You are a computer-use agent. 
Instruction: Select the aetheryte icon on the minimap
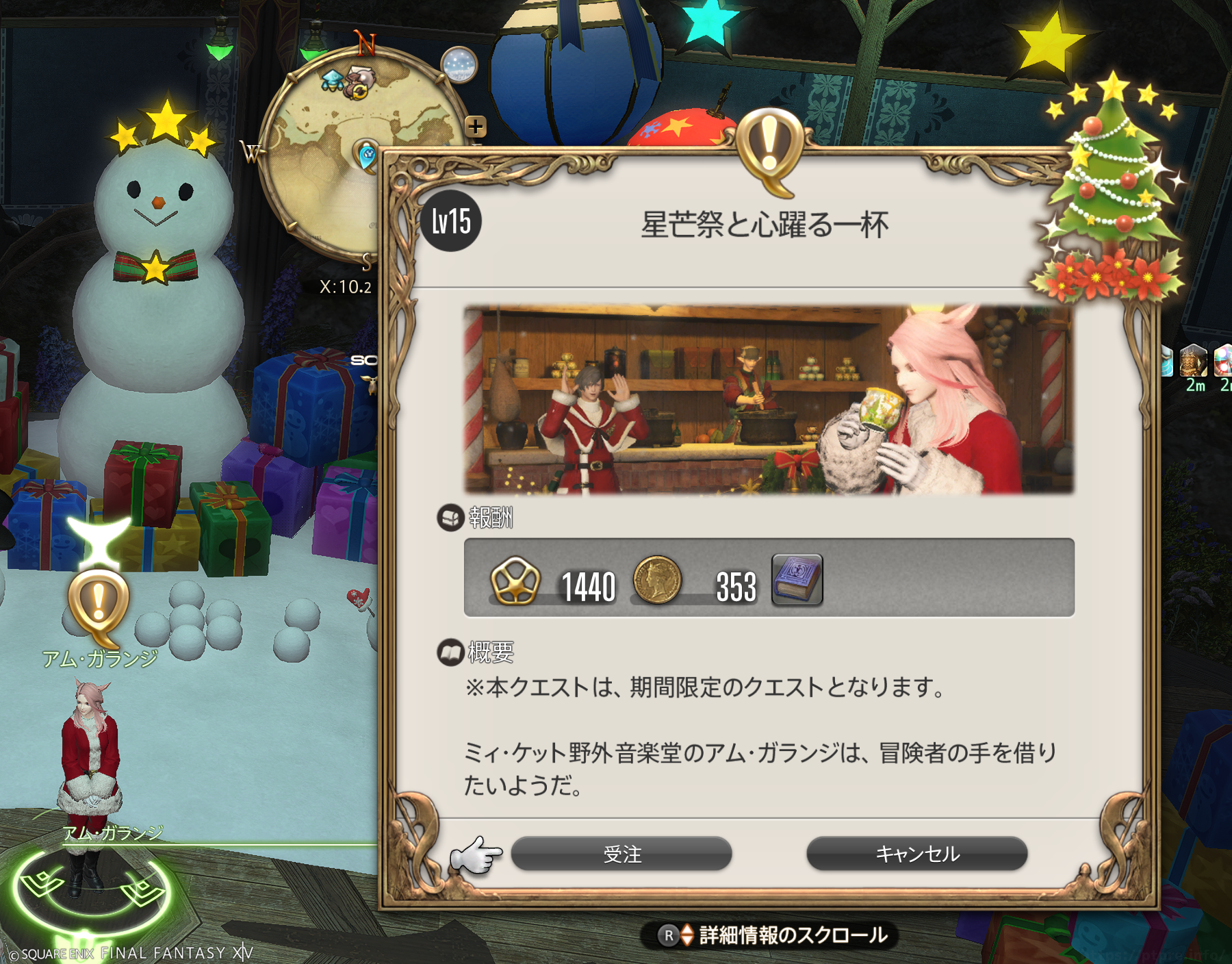tap(334, 80)
